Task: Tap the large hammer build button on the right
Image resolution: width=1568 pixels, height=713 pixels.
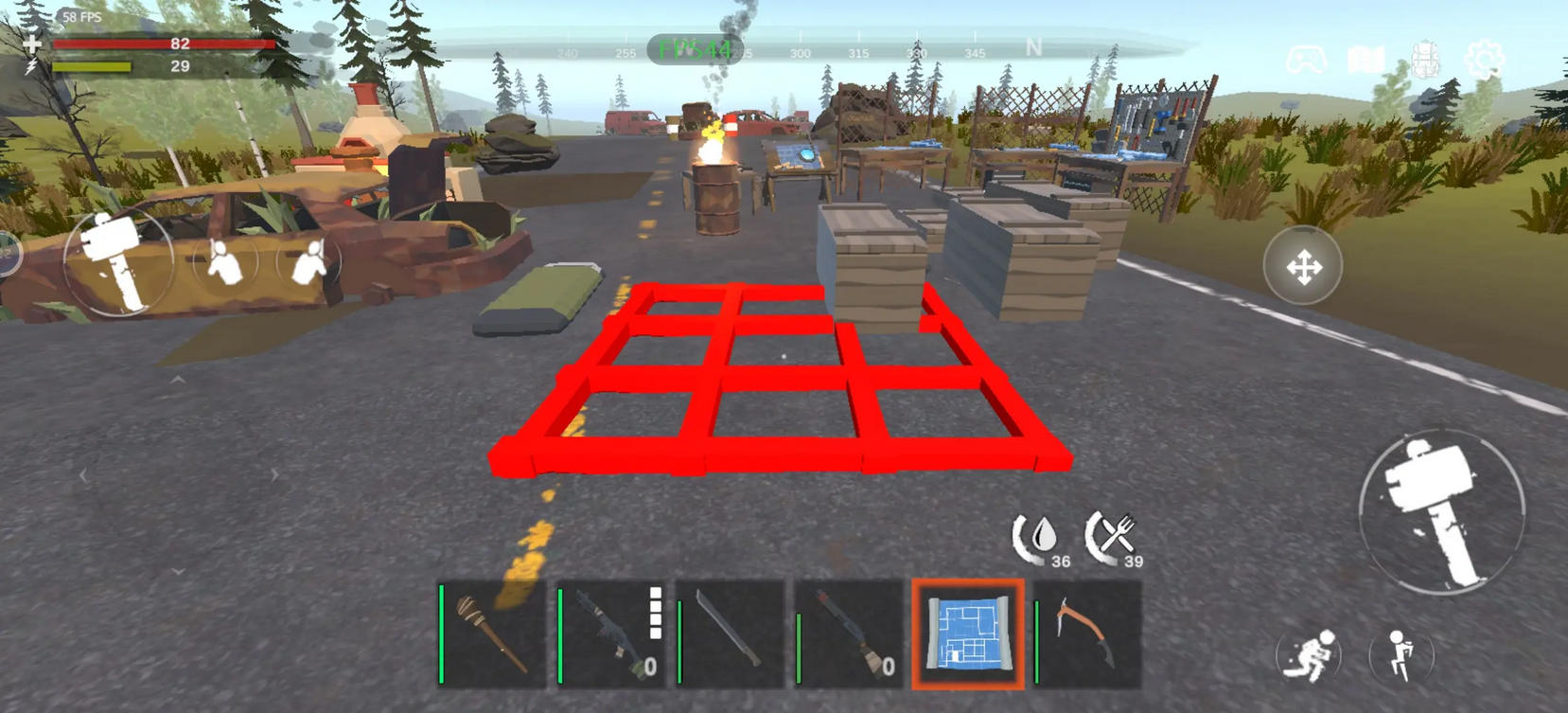Action: tap(1440, 511)
